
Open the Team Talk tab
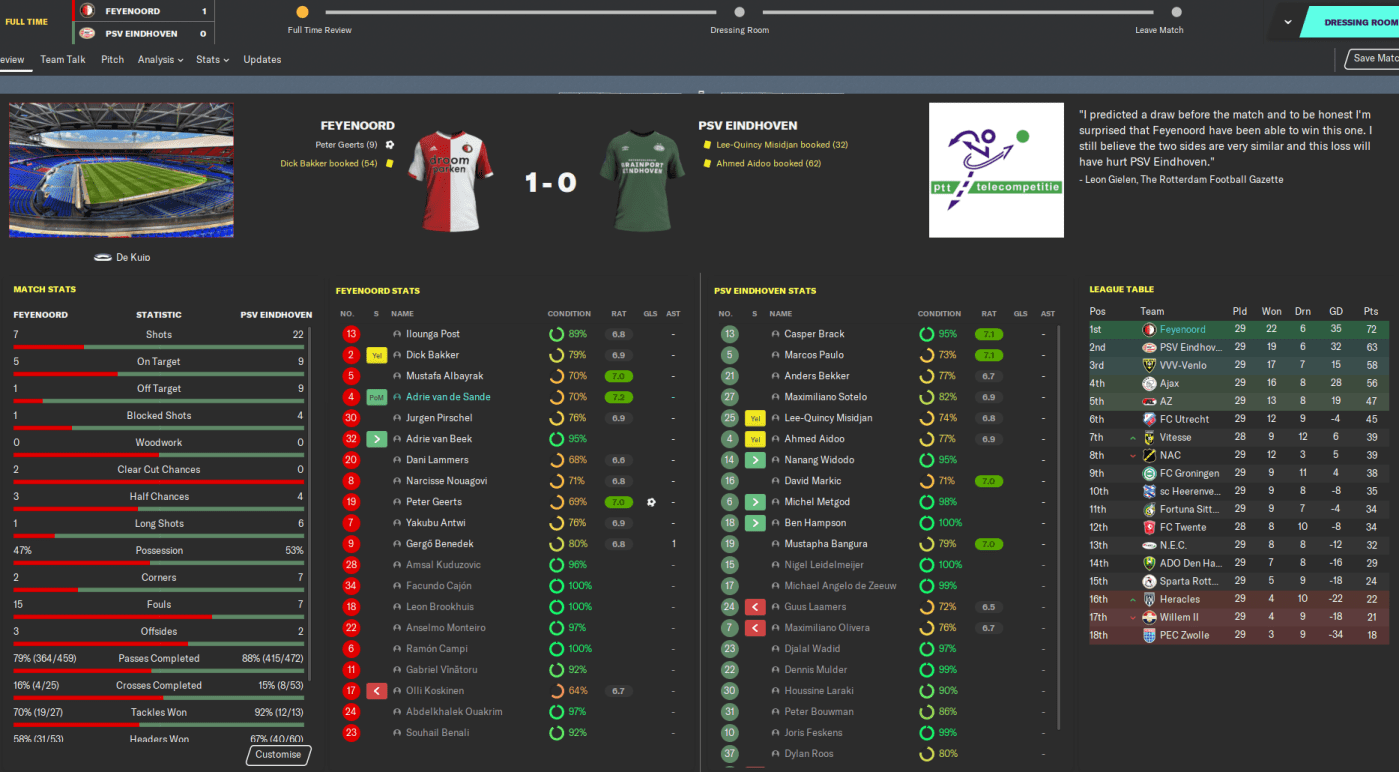[63, 59]
